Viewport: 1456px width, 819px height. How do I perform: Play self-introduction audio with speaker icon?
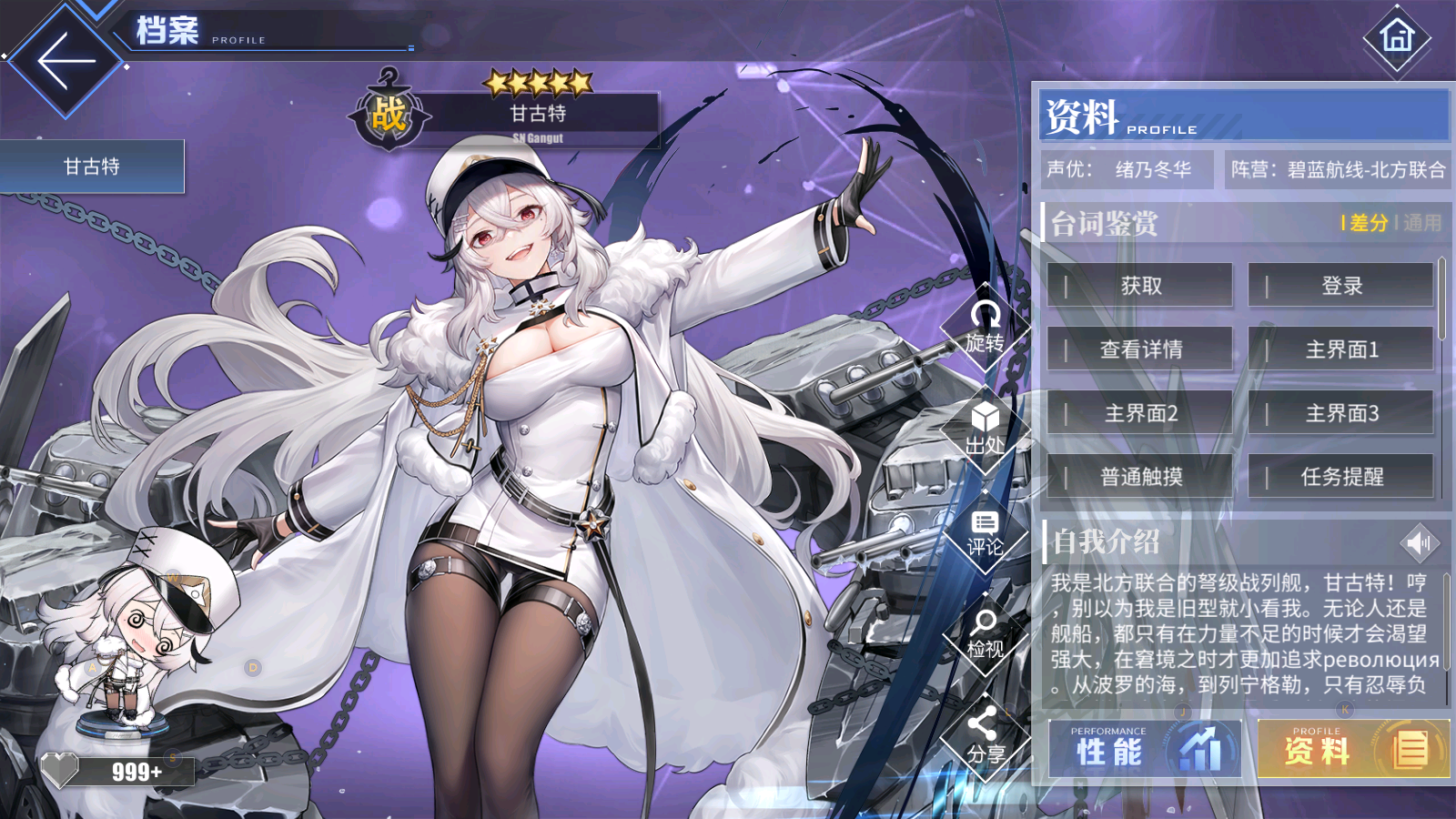coord(1419,543)
